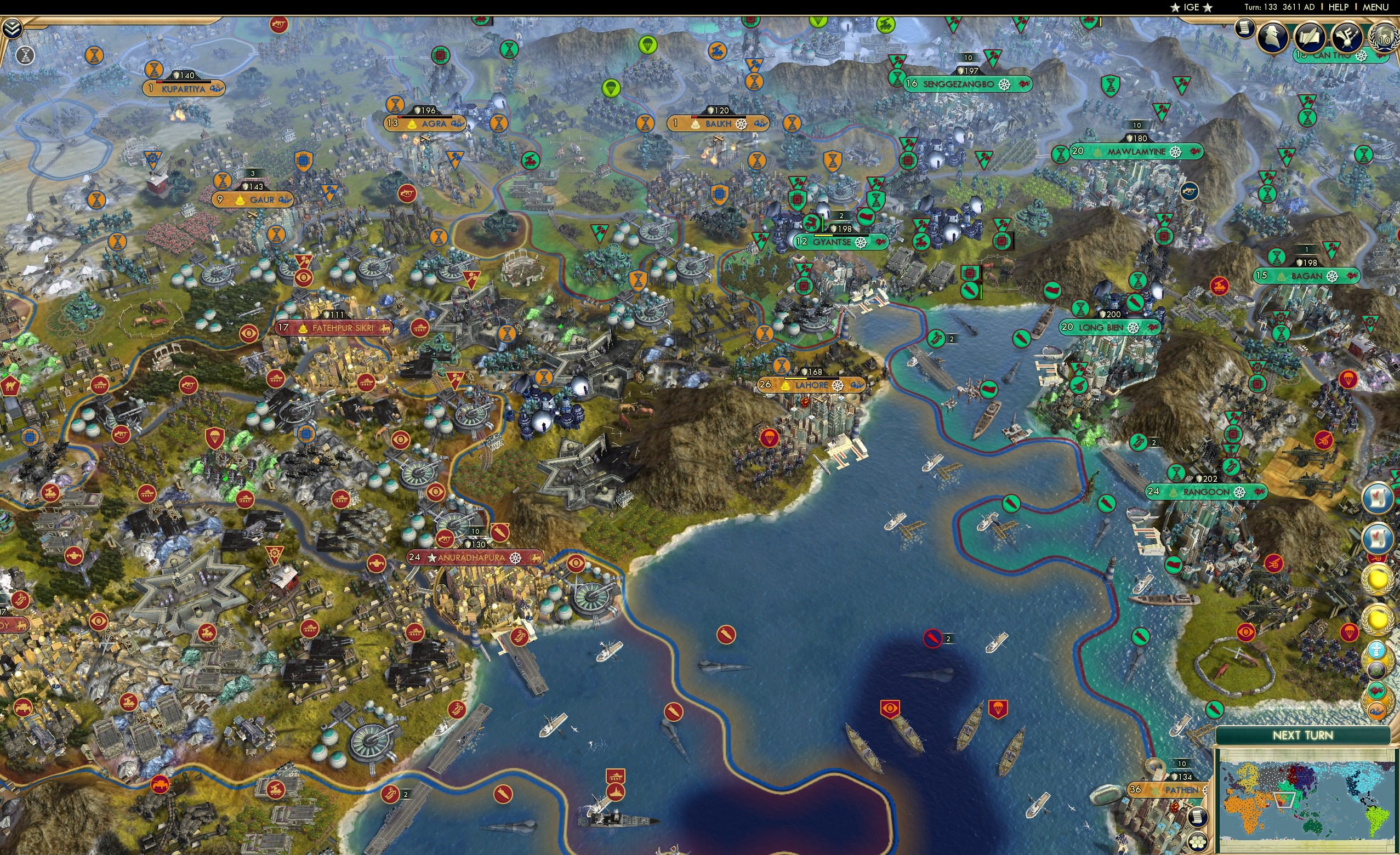Click the religion notification with triquetra symbol
Screen dimensions: 1400x855
(x=1378, y=670)
